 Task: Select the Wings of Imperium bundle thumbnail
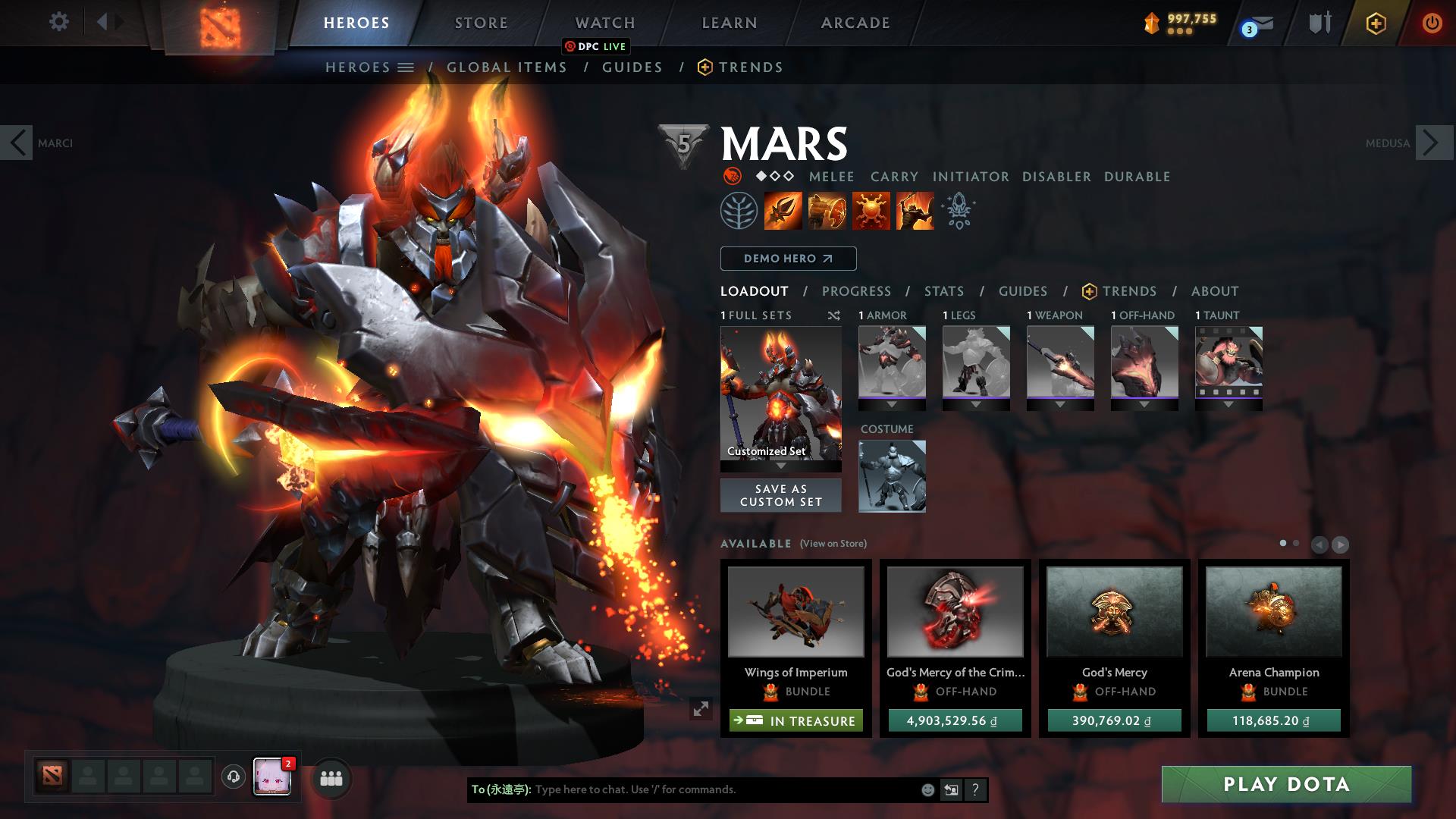pyautogui.click(x=795, y=611)
